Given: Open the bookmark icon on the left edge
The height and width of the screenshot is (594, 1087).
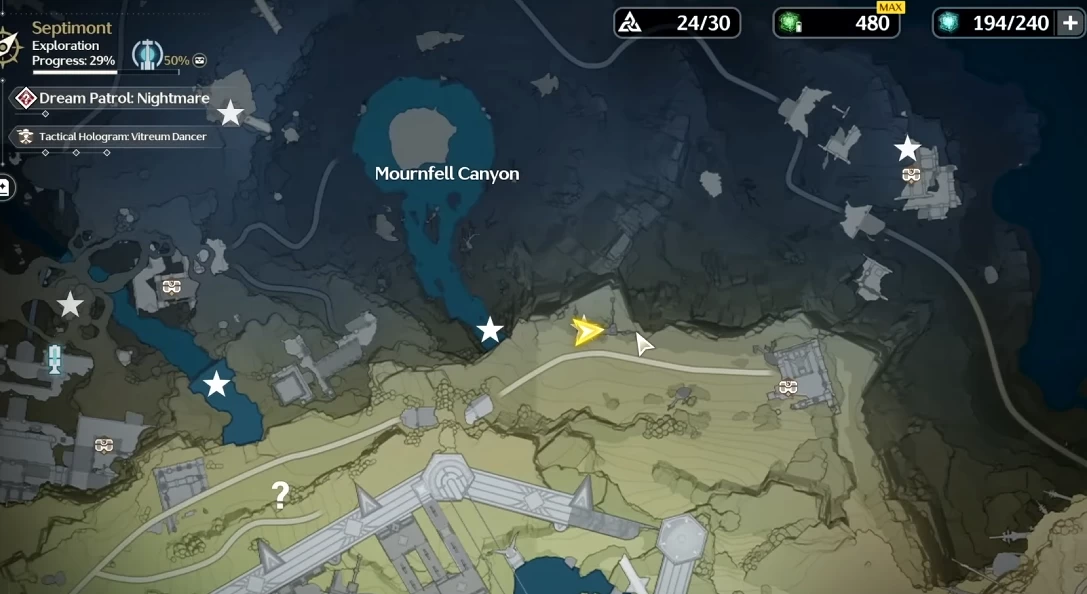Looking at the screenshot, I should click(x=4, y=187).
